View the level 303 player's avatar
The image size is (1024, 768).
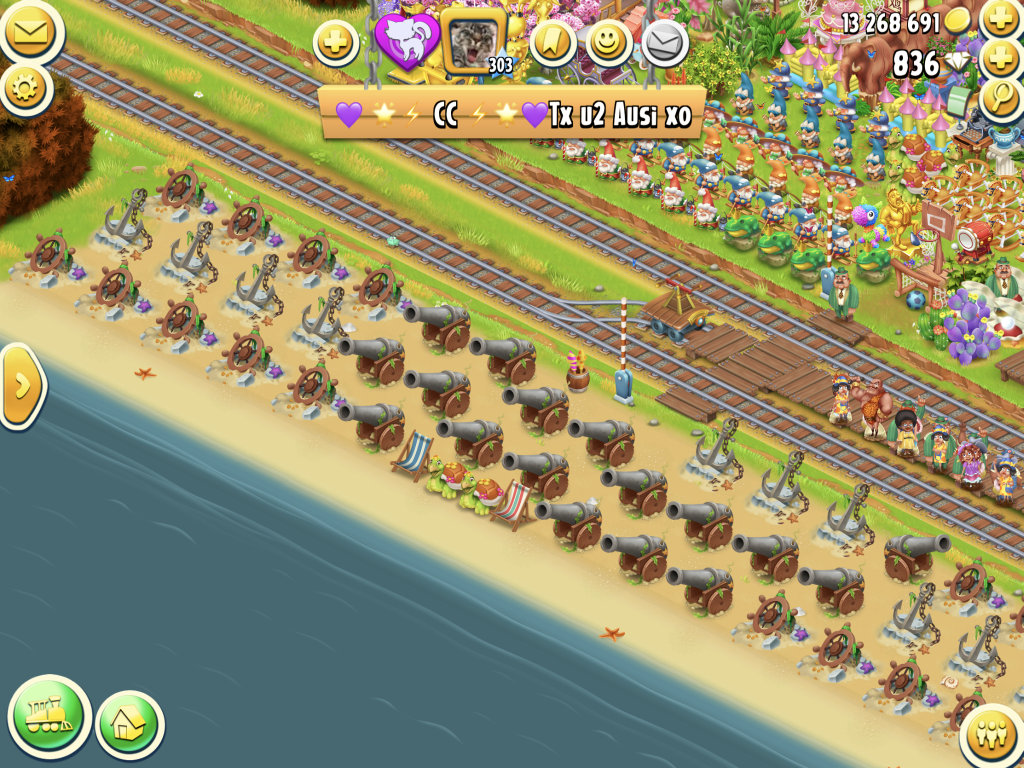coord(472,42)
